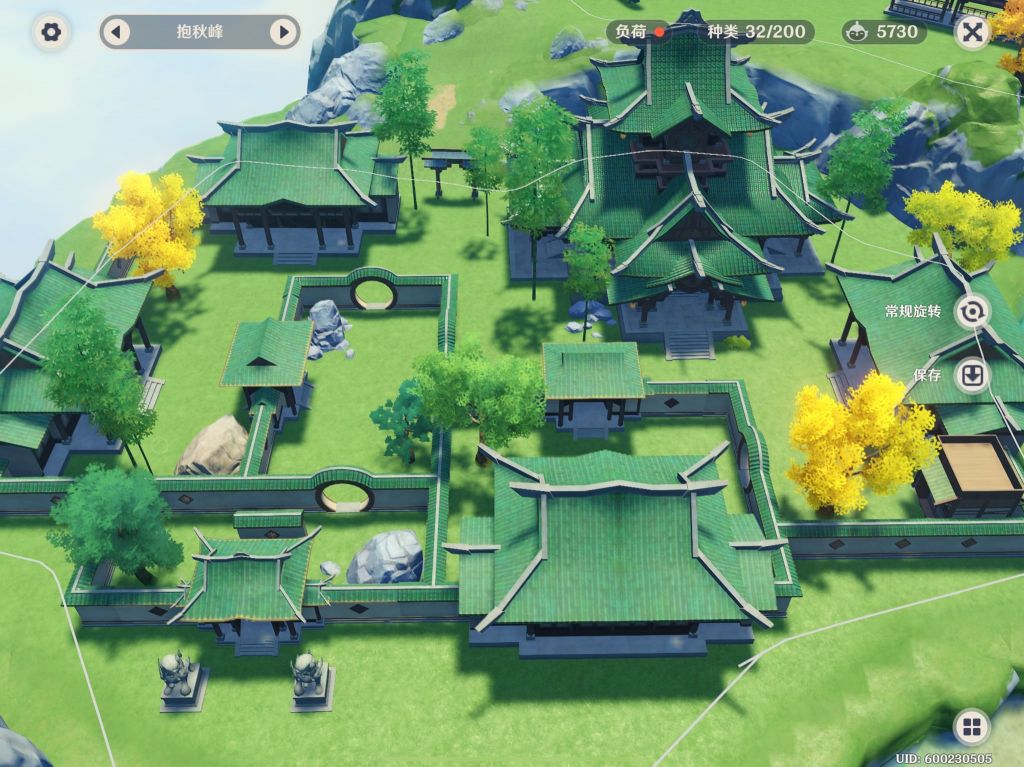Toggle the 常规旋转 rotation mode button
Image resolution: width=1024 pixels, height=767 pixels.
coord(970,312)
